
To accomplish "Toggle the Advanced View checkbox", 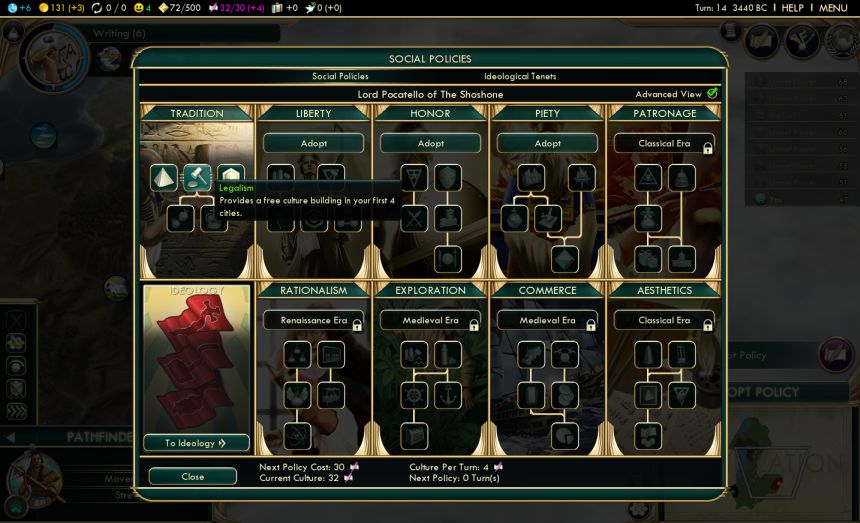I will [x=712, y=94].
